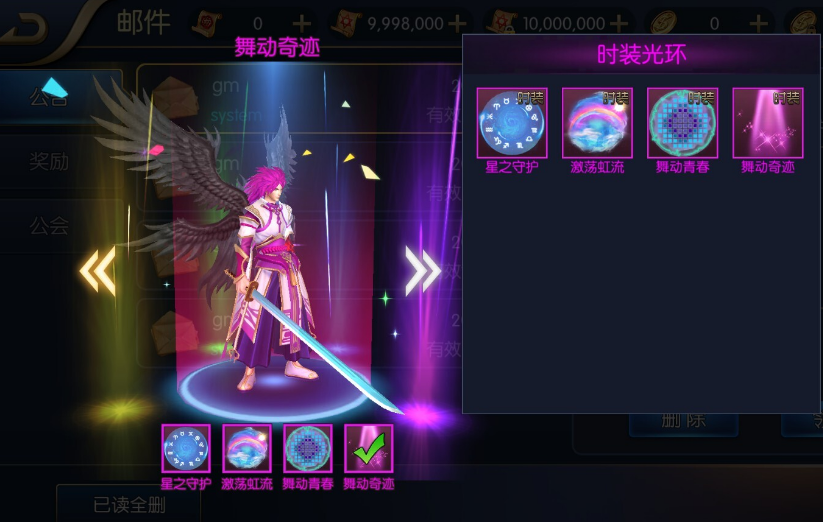Screen dimensions: 823x522
Task: Add currency next to 10,000,000
Action: coord(619,23)
